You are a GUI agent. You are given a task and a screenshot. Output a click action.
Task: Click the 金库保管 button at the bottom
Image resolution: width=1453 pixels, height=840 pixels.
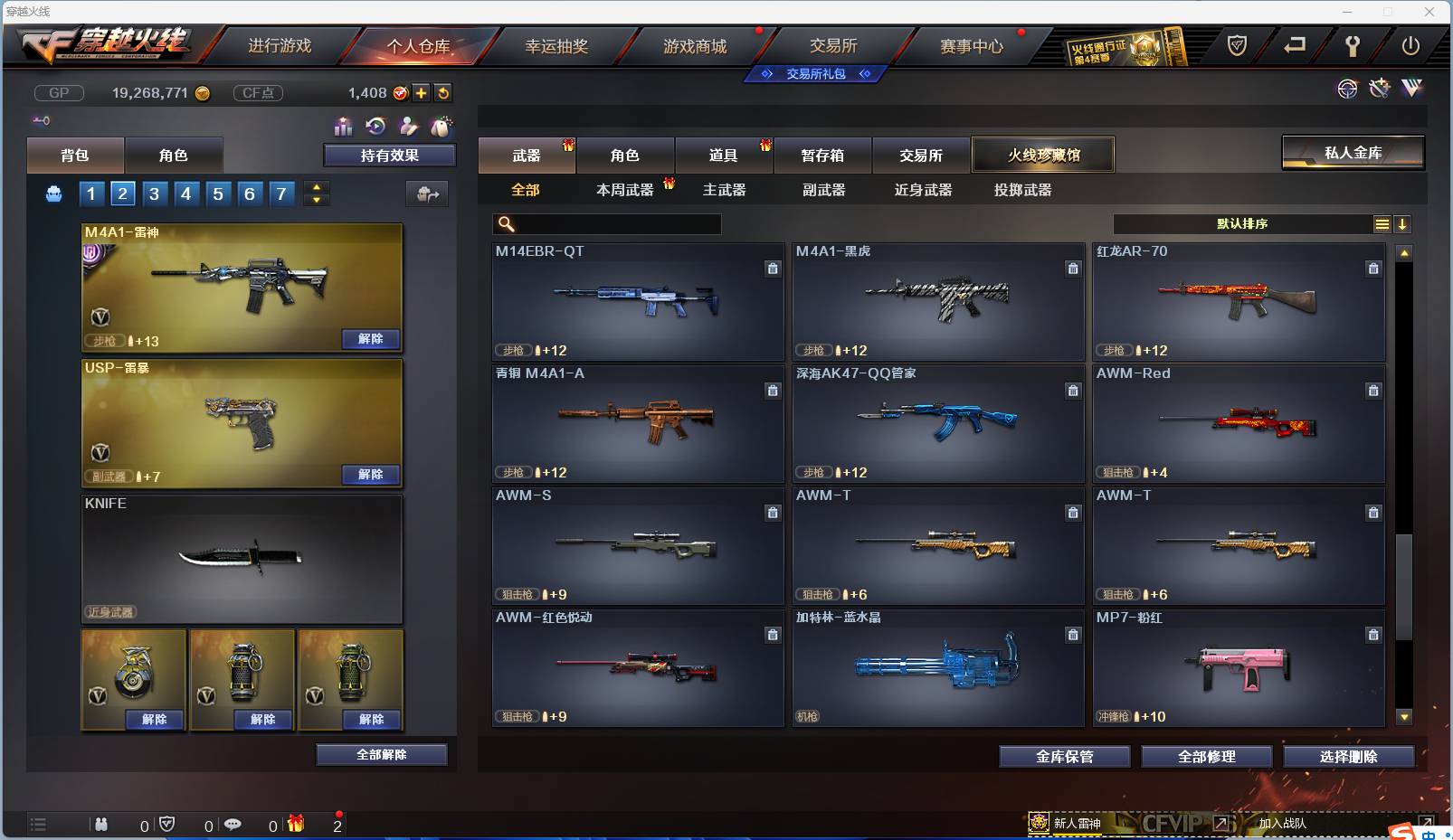tap(1064, 757)
